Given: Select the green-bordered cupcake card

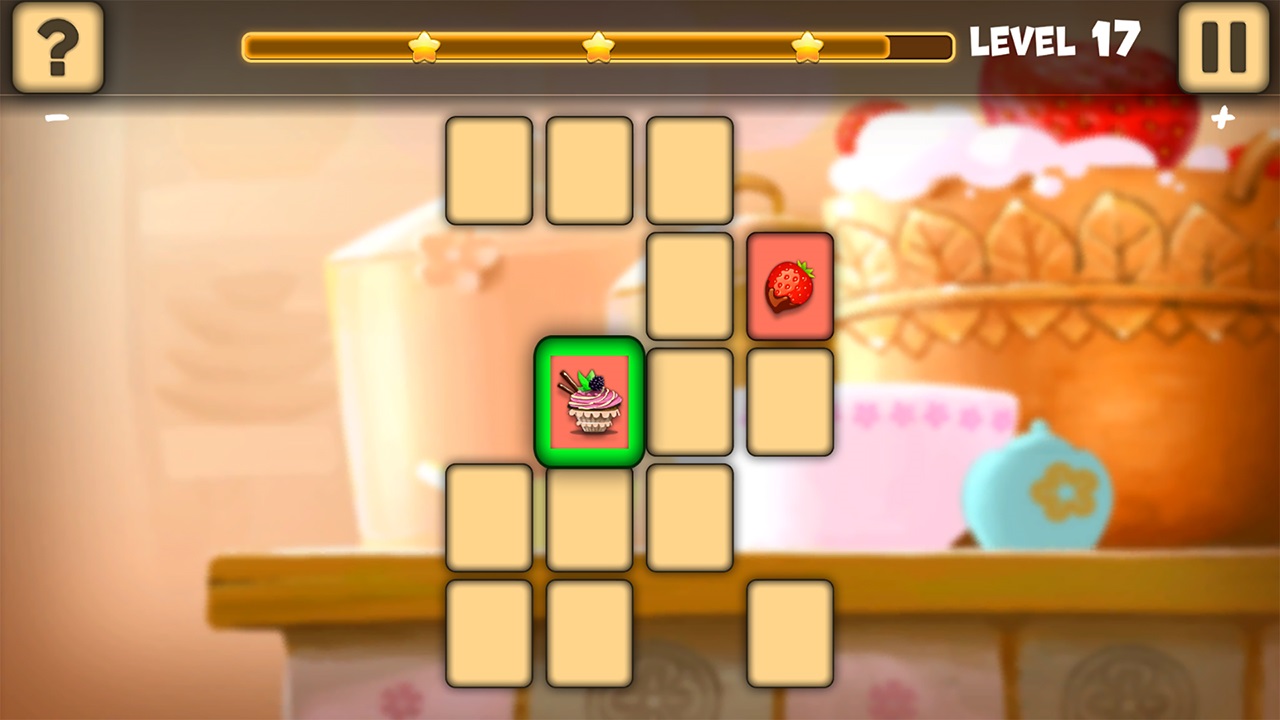Looking at the screenshot, I should tap(588, 400).
